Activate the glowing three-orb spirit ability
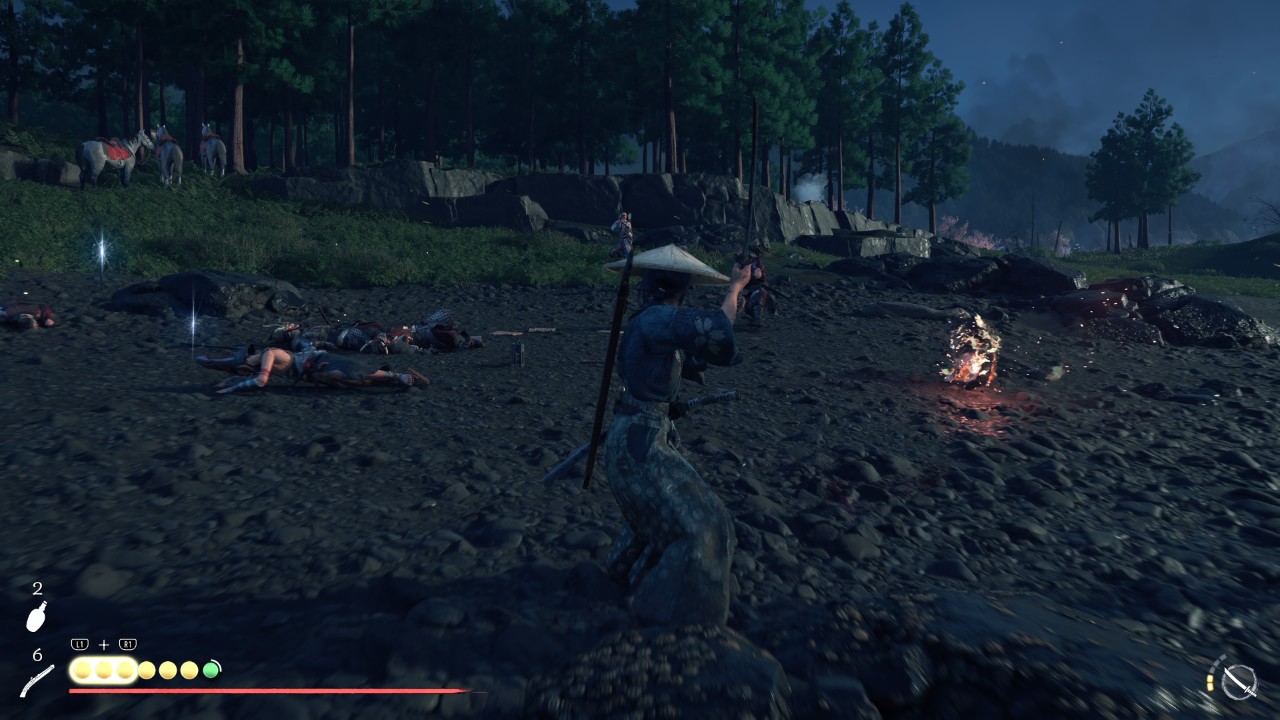 pos(103,670)
